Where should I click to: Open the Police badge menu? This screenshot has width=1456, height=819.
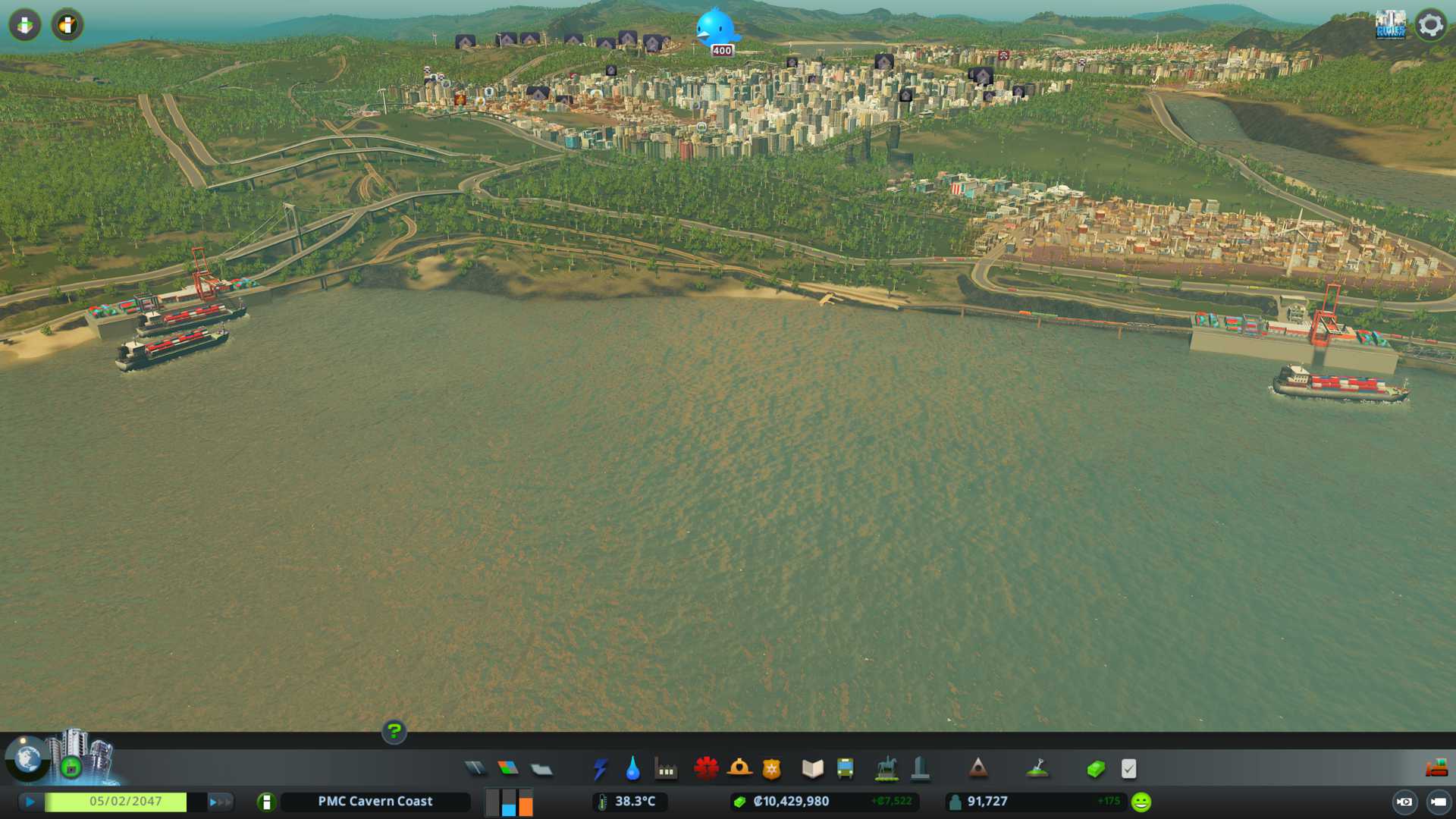[772, 769]
